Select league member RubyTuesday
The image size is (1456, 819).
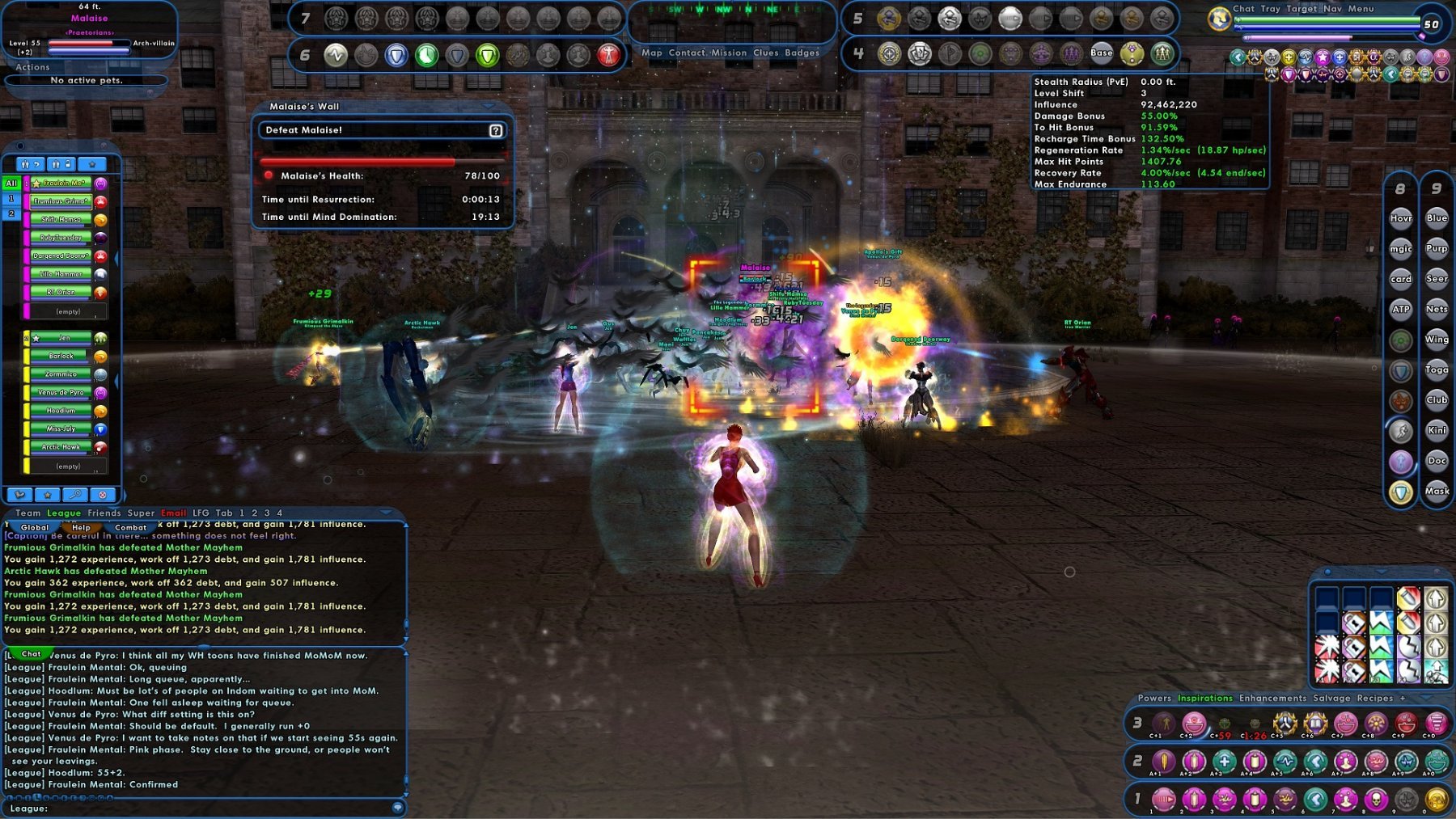(x=61, y=238)
